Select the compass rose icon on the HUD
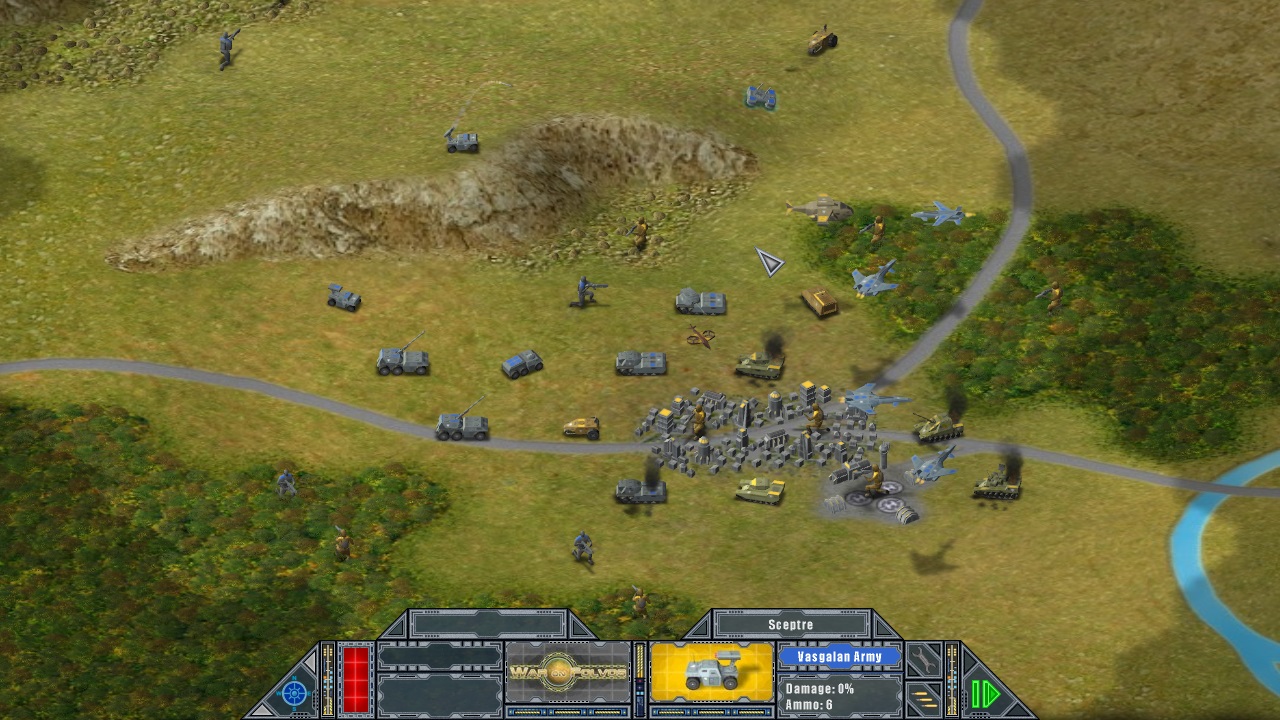1280x720 pixels. click(x=293, y=693)
